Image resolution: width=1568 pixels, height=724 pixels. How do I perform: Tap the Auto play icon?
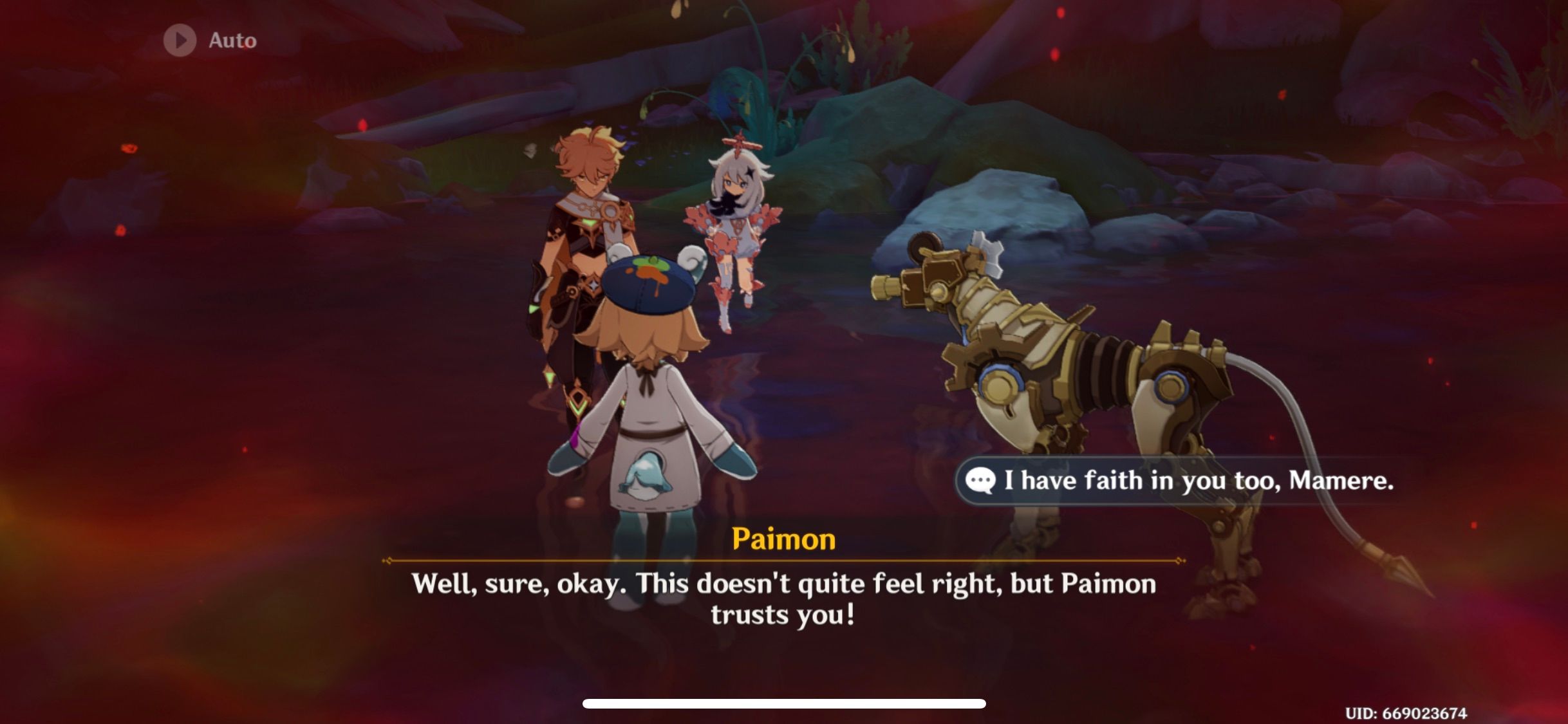point(180,40)
